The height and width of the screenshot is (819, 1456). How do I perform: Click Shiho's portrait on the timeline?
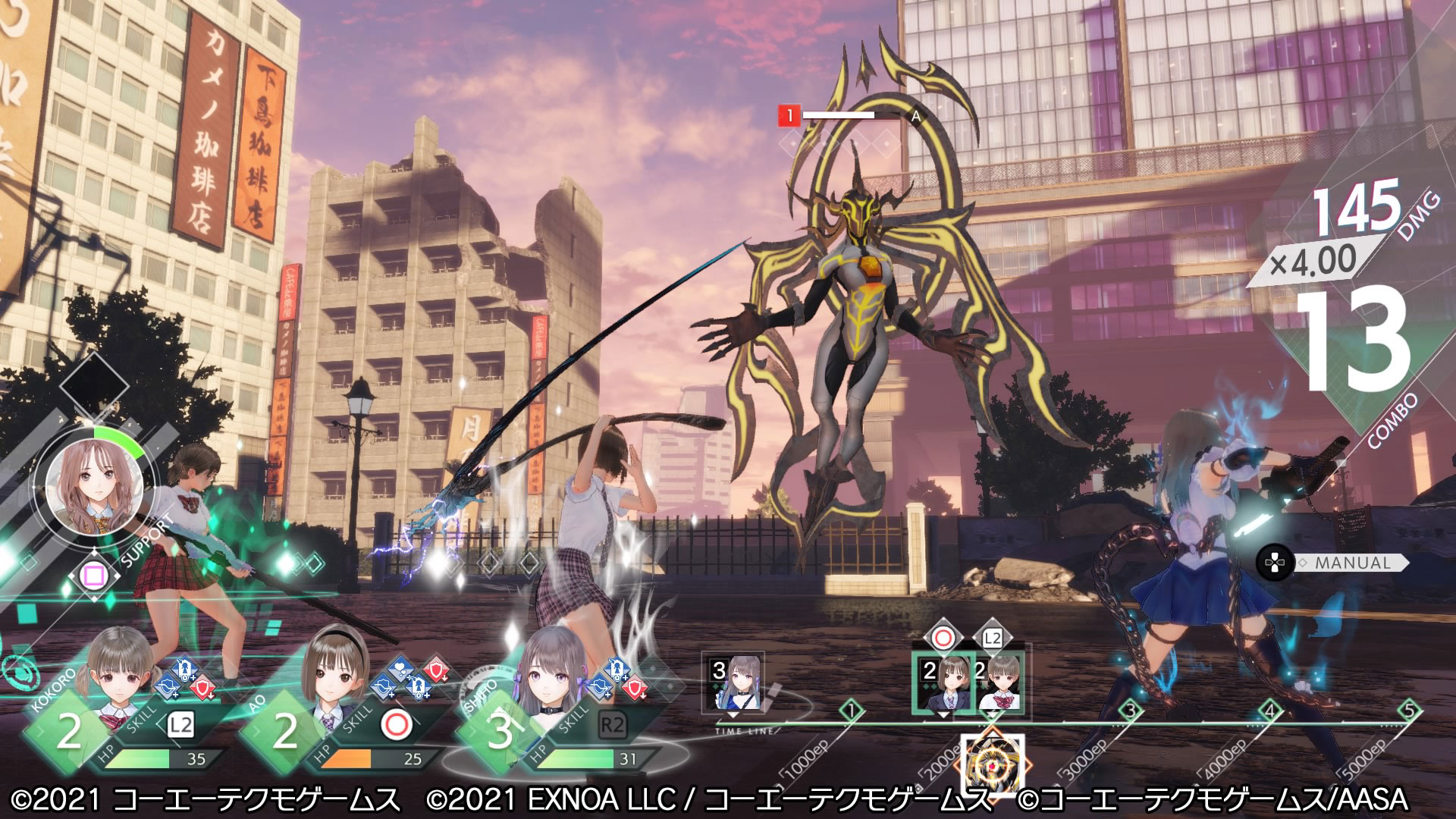[733, 686]
